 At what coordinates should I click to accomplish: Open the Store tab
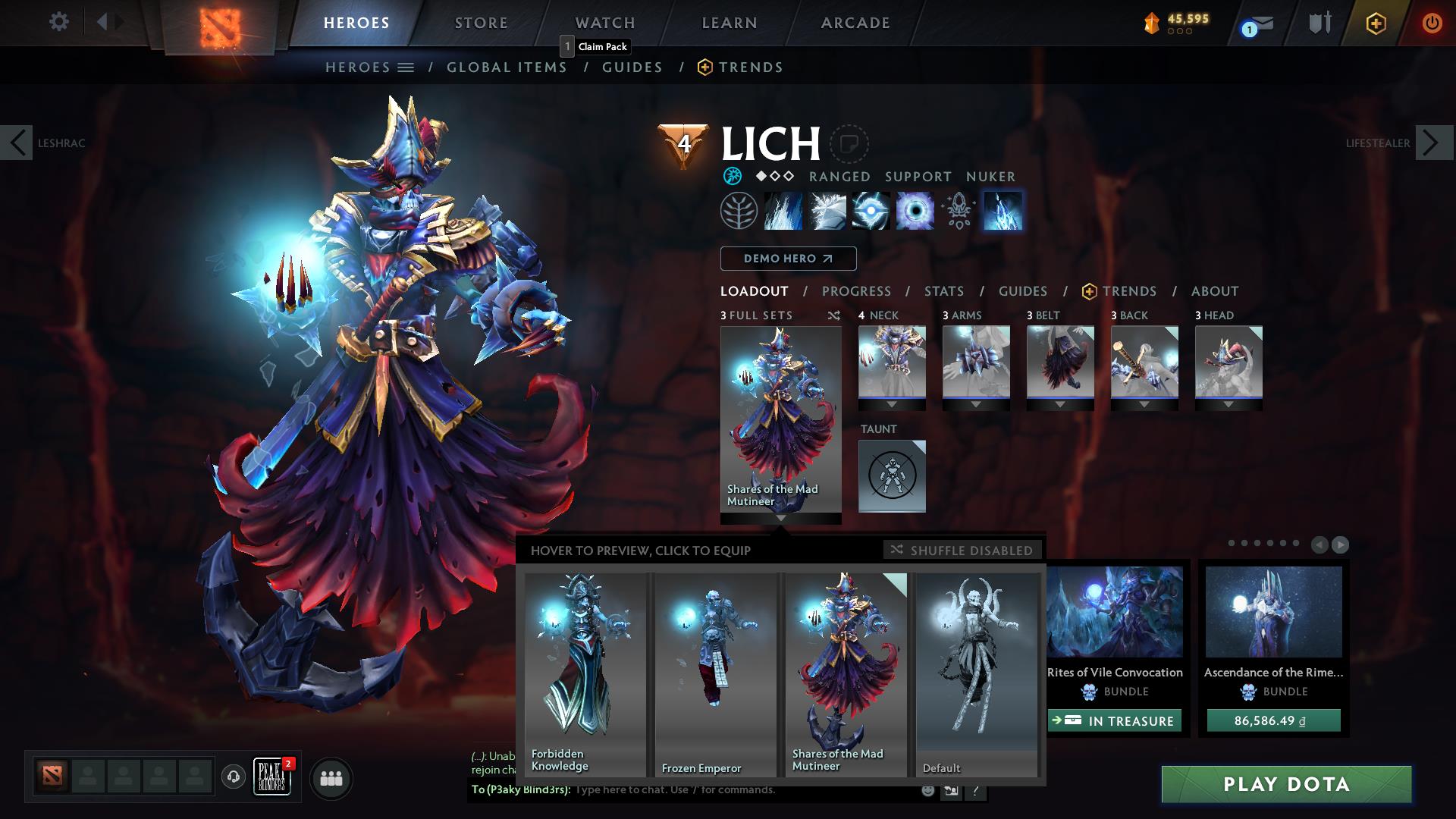pyautogui.click(x=481, y=23)
